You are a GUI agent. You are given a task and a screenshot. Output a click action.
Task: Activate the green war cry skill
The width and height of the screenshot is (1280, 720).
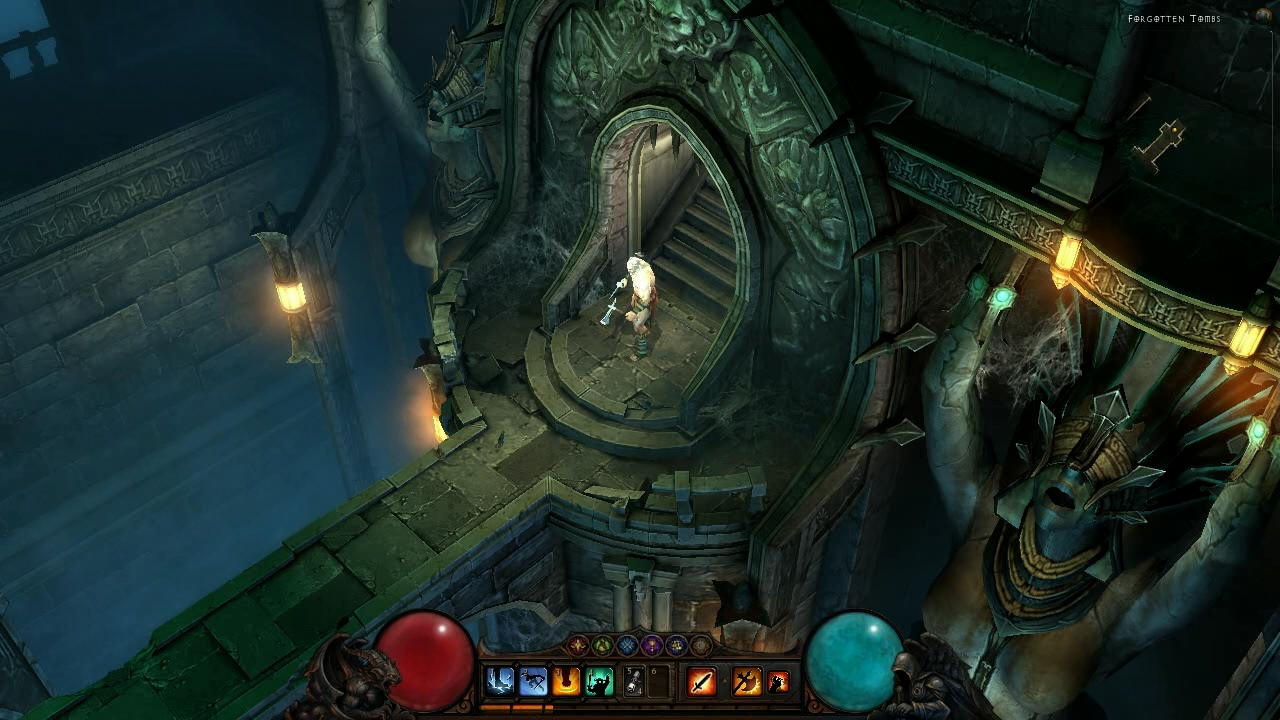599,682
